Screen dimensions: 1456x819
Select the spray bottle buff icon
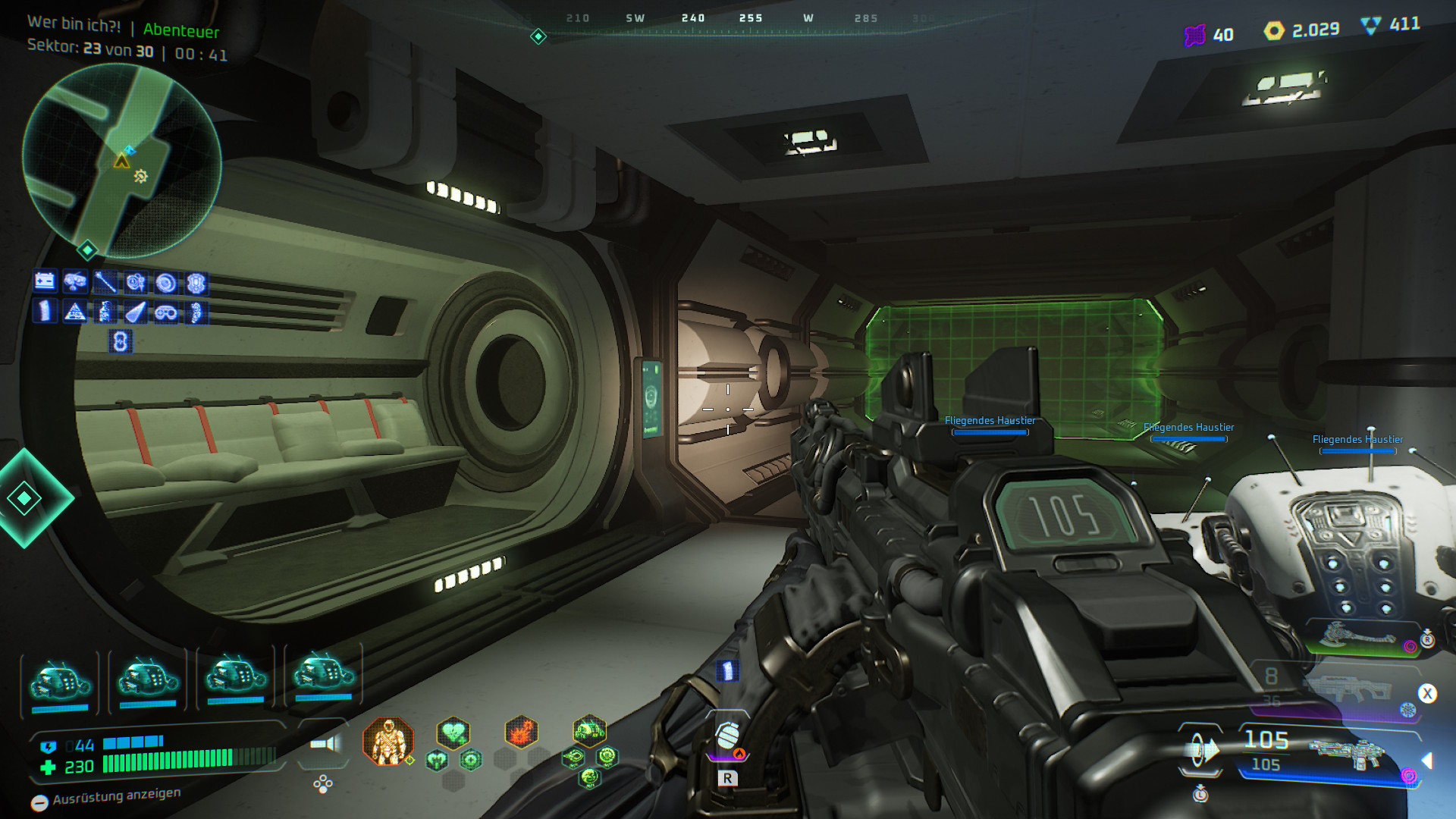pyautogui.click(x=105, y=312)
